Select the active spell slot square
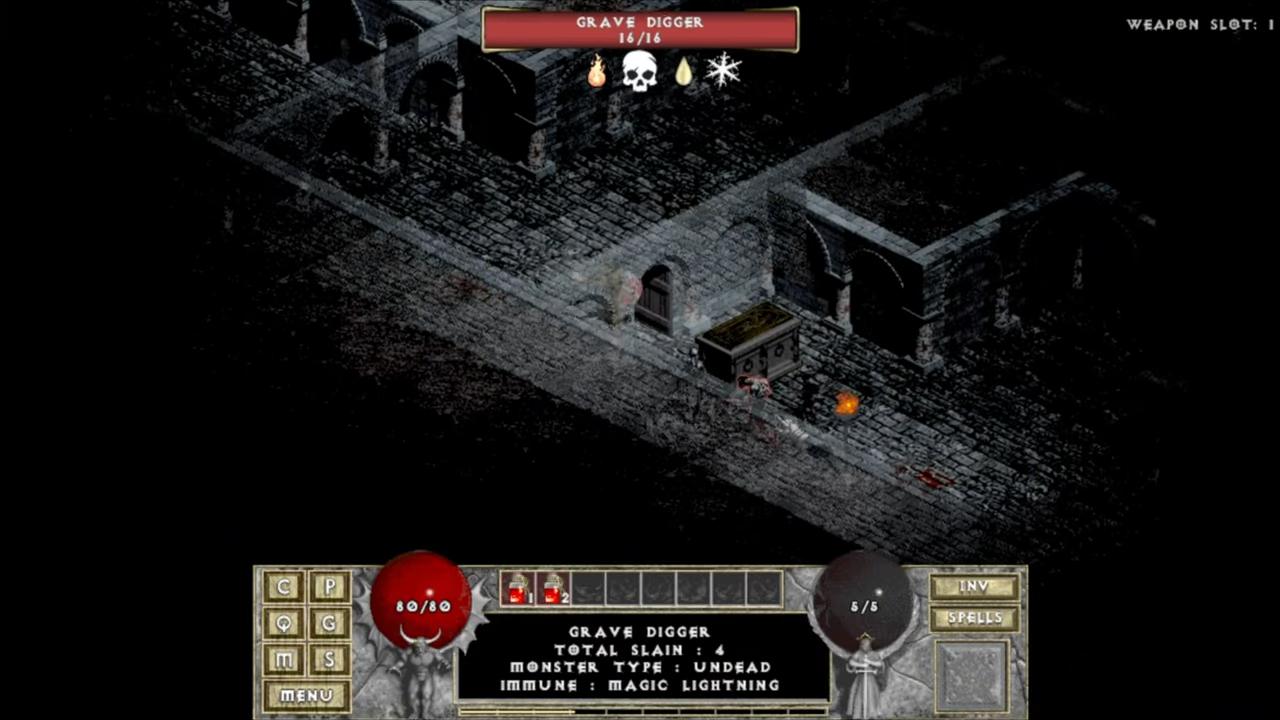The width and height of the screenshot is (1280, 720). tap(971, 675)
